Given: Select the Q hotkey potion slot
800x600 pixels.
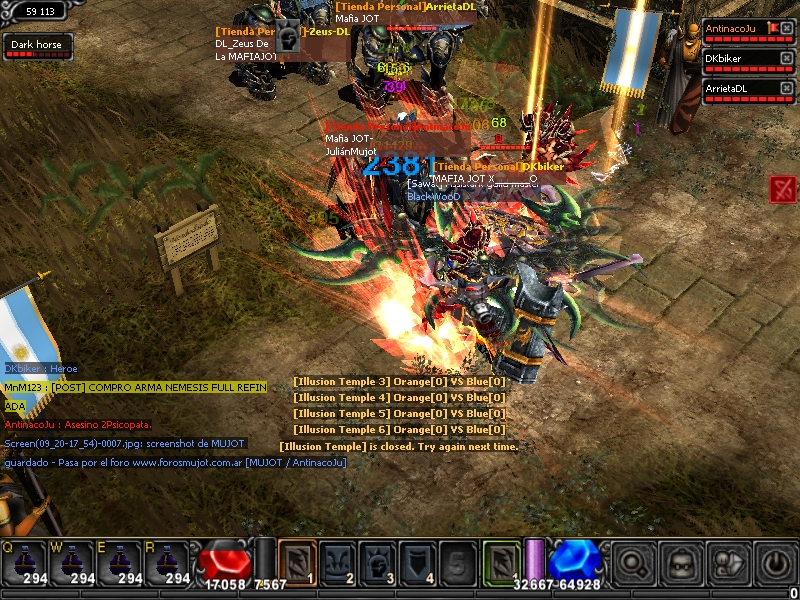Looking at the screenshot, I should coord(25,564).
